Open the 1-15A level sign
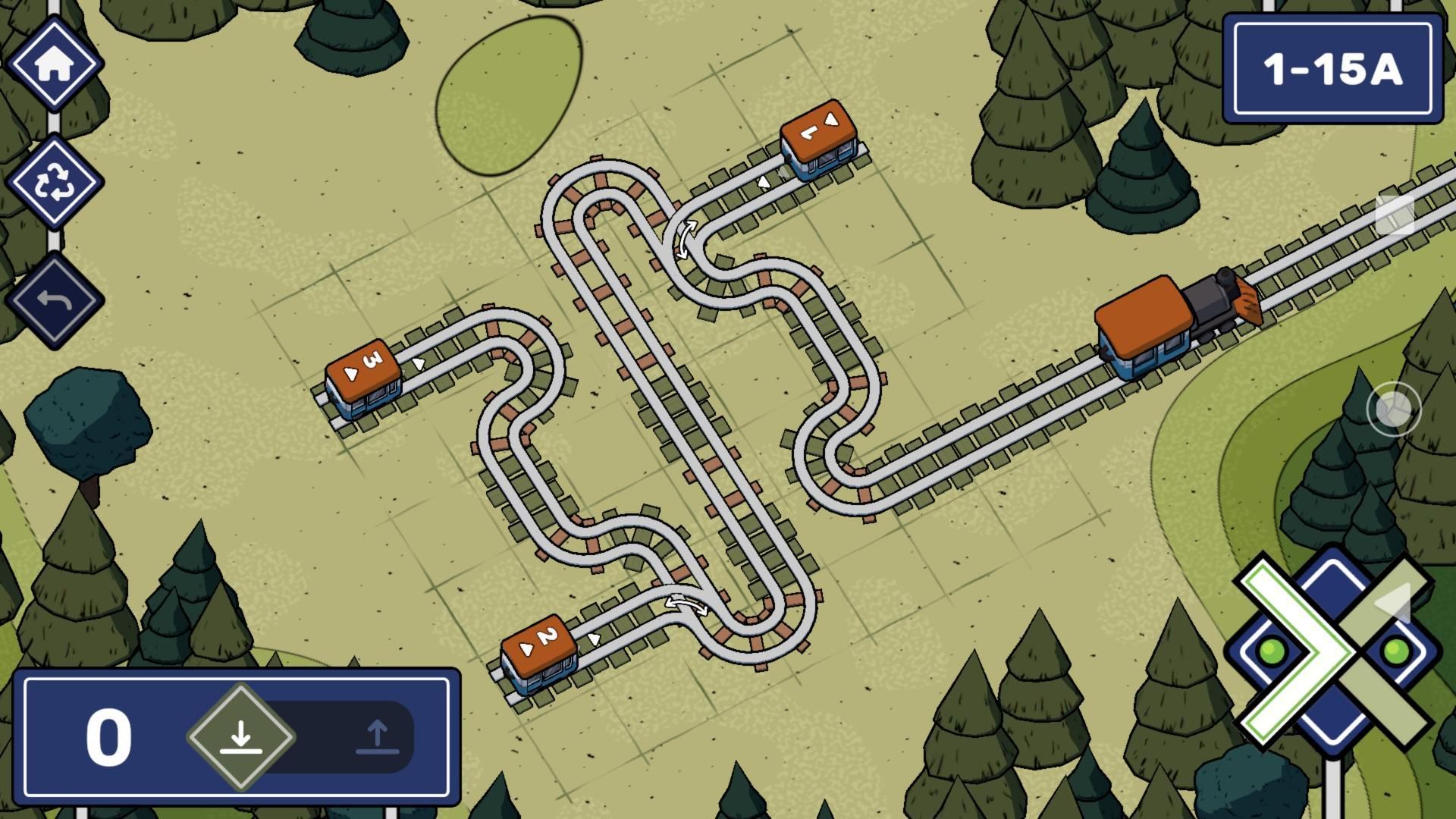This screenshot has width=1456, height=819. [1332, 68]
